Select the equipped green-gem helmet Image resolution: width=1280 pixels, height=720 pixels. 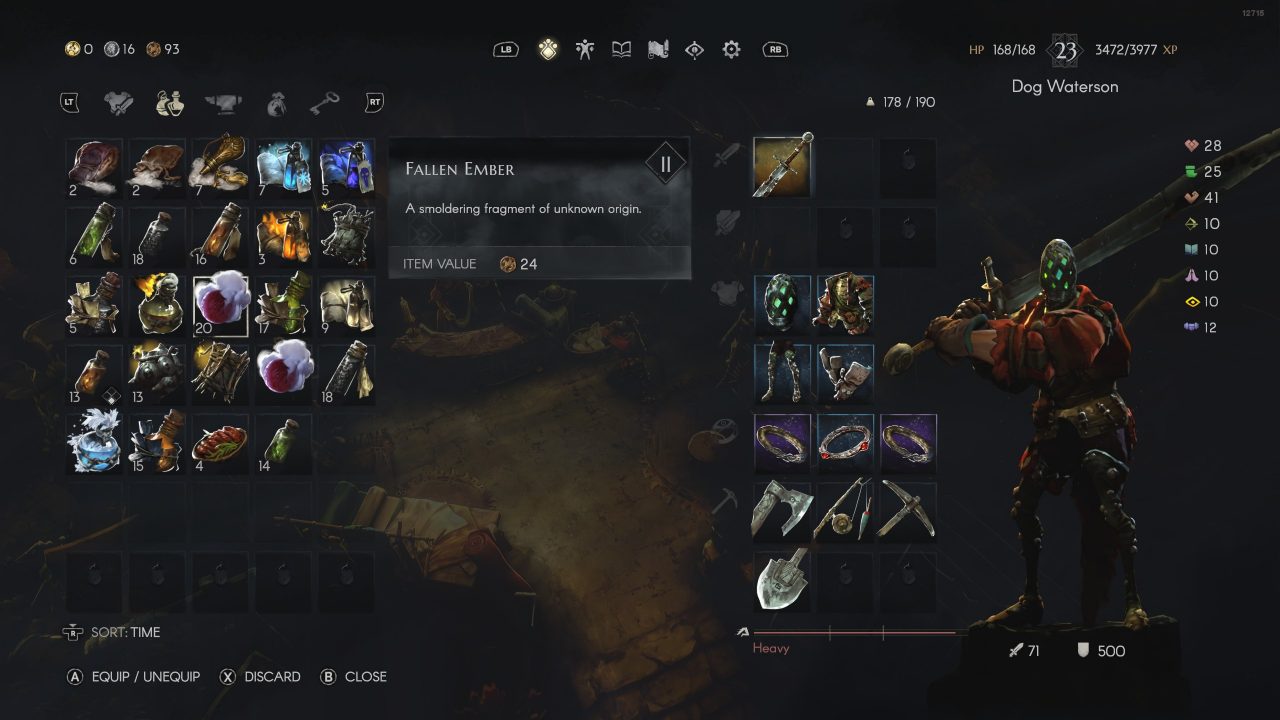pyautogui.click(x=781, y=303)
